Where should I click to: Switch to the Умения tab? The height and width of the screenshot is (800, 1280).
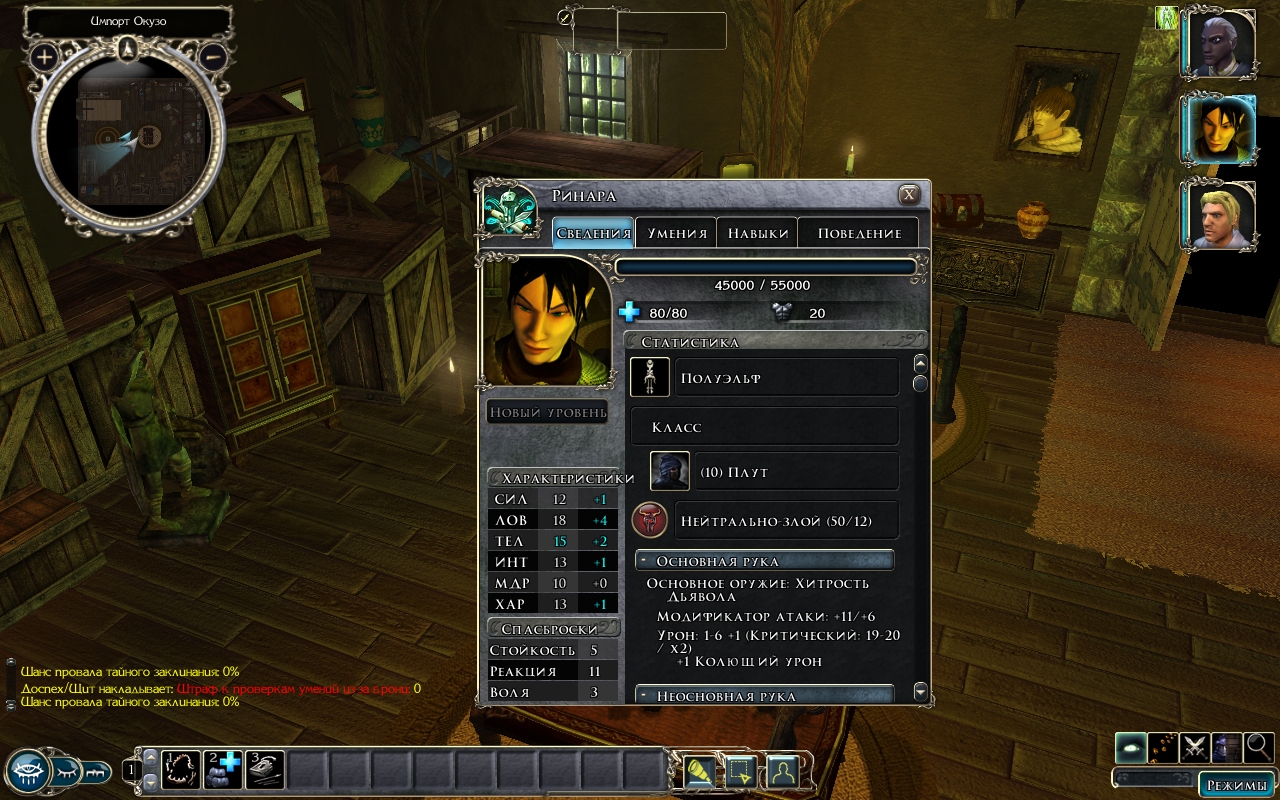click(x=677, y=233)
